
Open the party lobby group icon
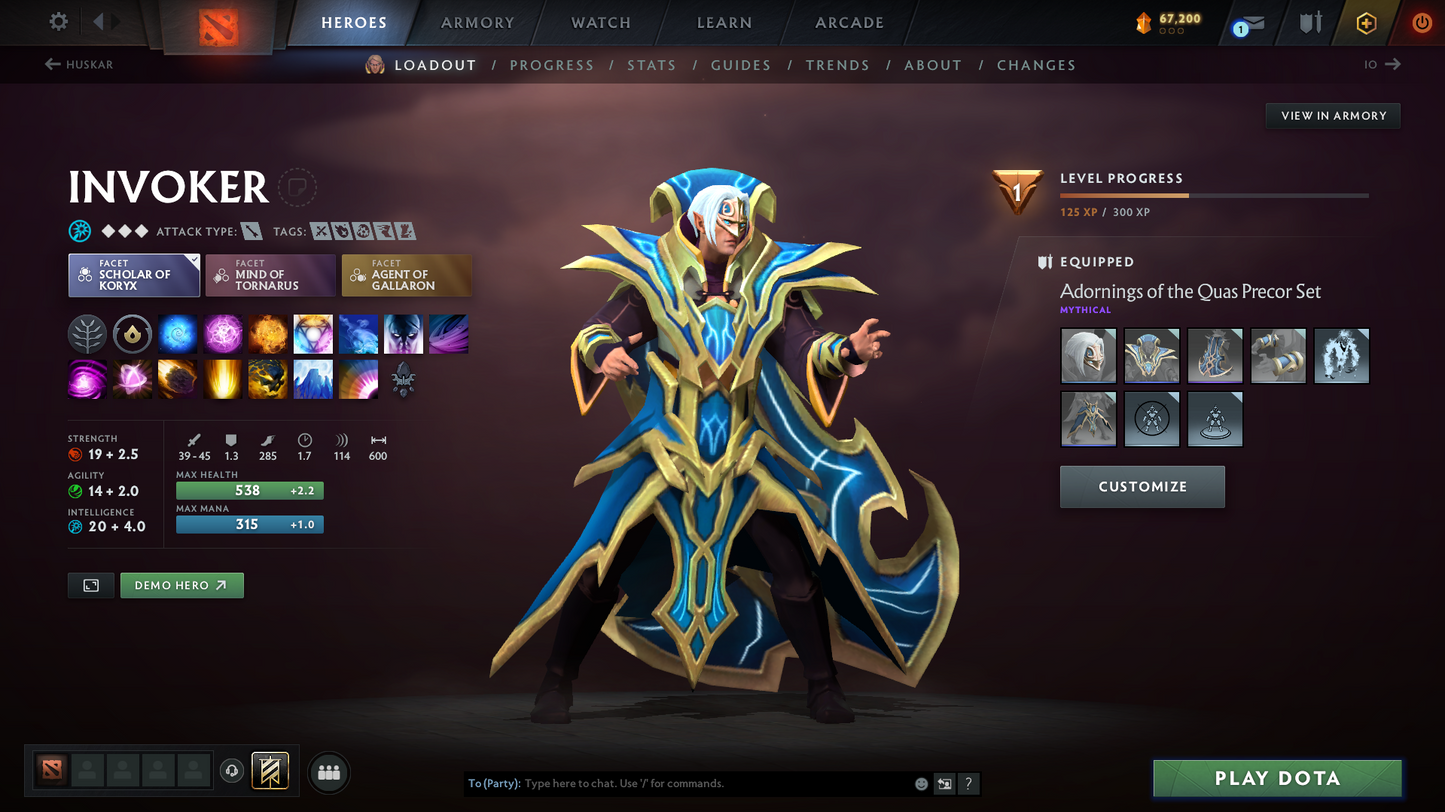pos(329,771)
